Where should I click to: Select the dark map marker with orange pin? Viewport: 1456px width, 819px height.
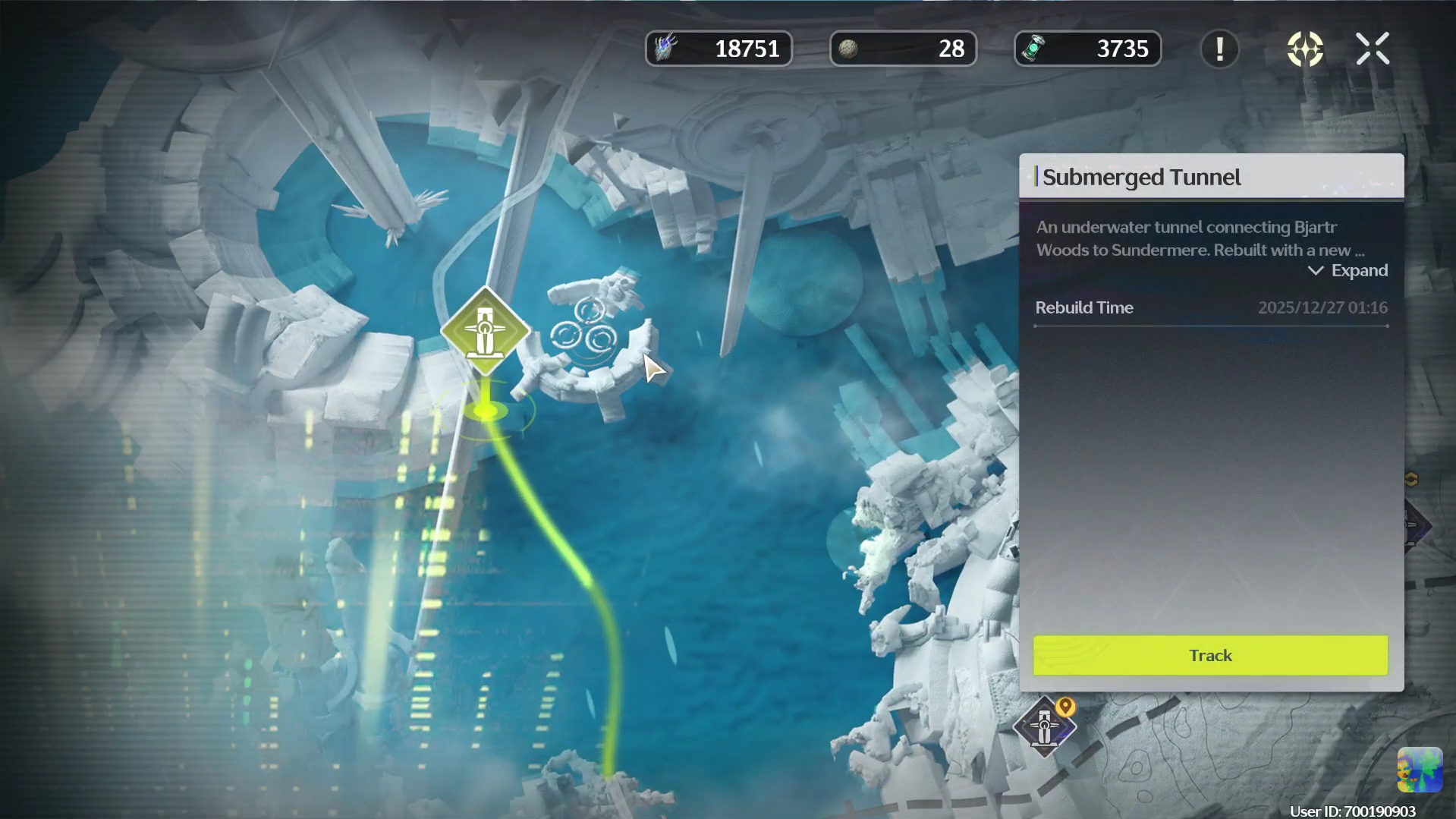click(1044, 726)
